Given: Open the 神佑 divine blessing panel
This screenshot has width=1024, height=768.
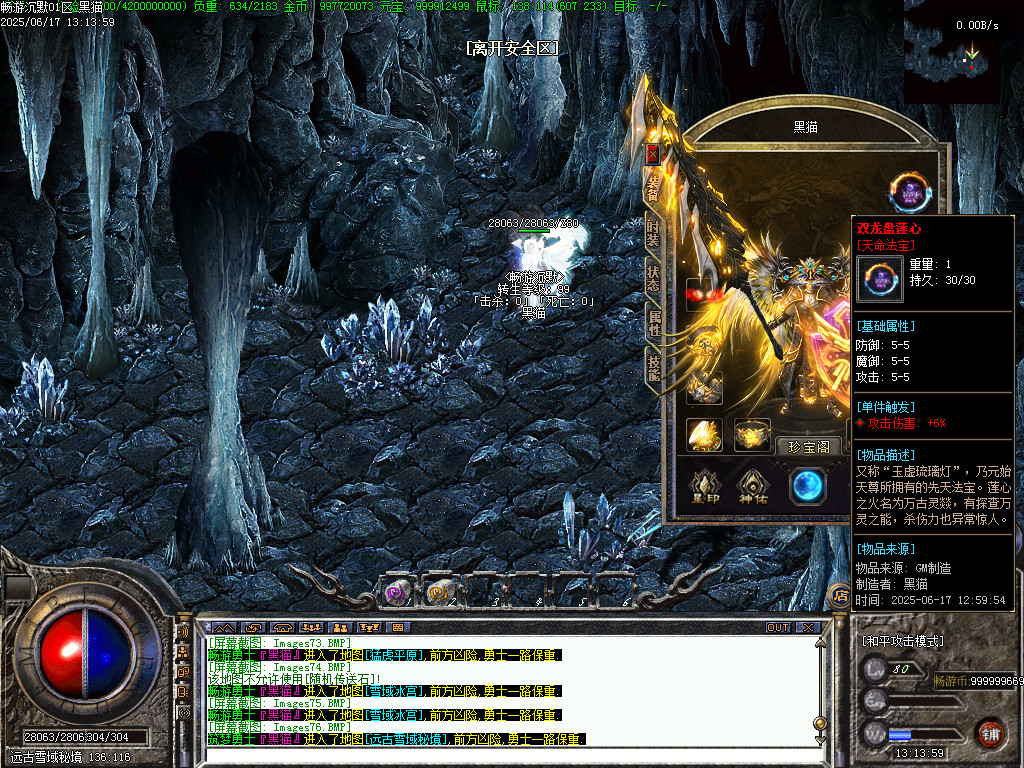Looking at the screenshot, I should pos(754,485).
